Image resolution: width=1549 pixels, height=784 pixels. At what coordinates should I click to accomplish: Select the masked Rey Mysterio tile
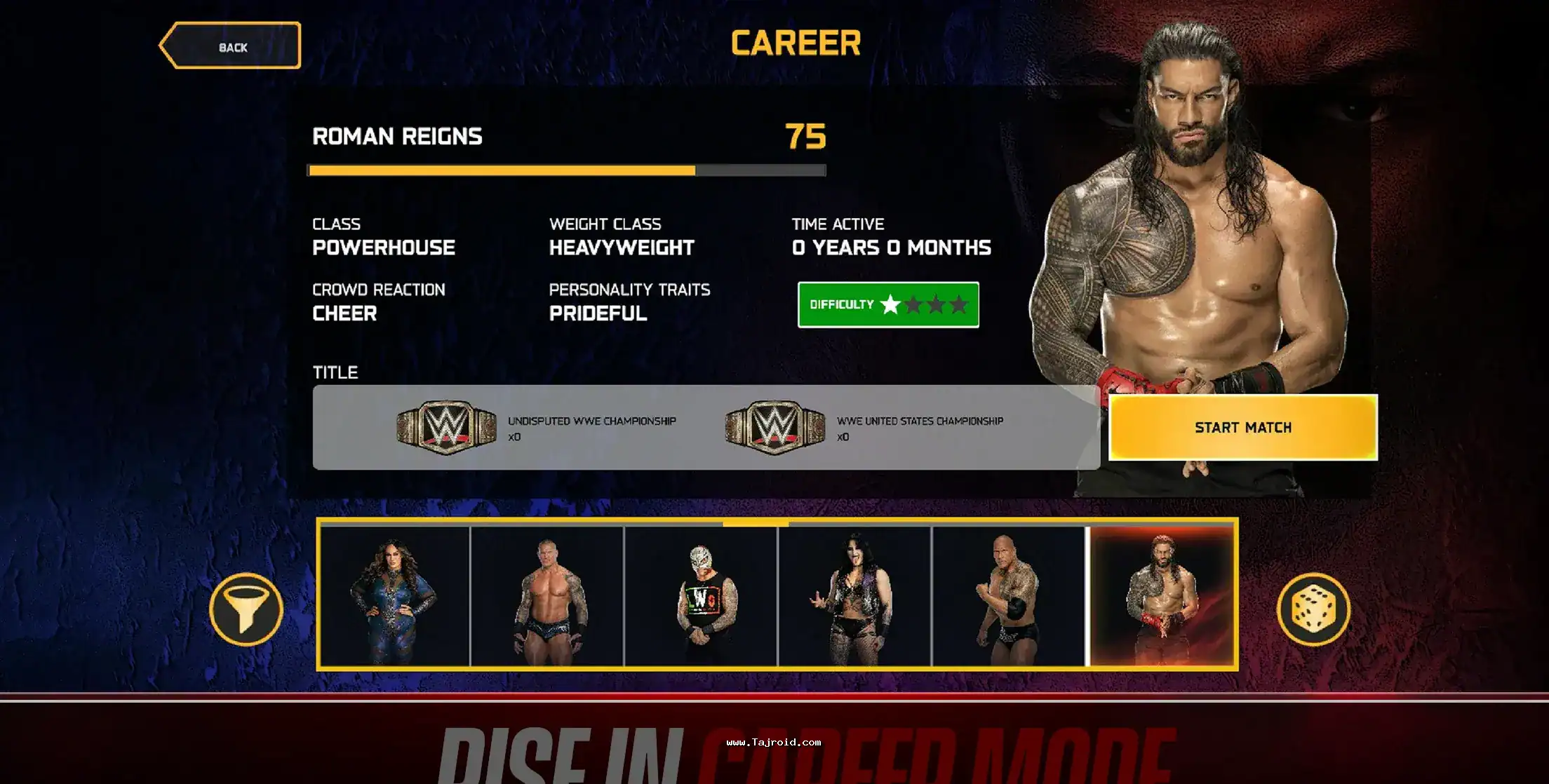pos(701,595)
